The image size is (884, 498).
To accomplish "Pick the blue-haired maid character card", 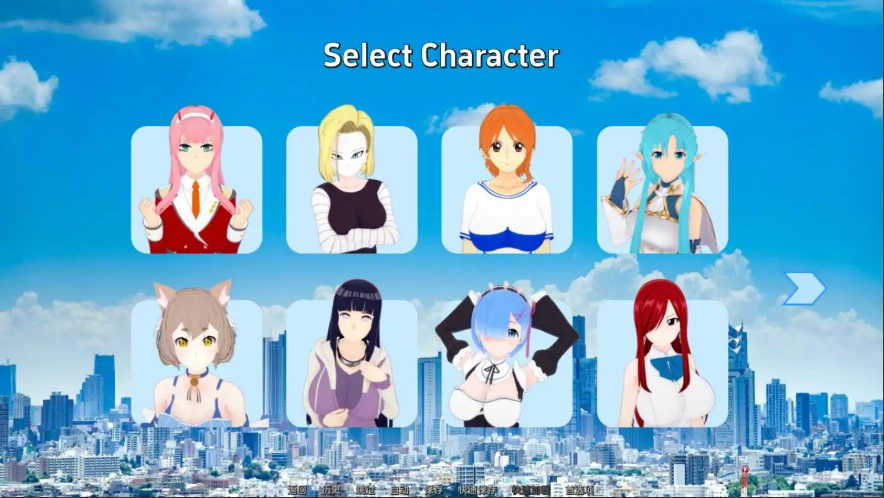I will tap(506, 363).
